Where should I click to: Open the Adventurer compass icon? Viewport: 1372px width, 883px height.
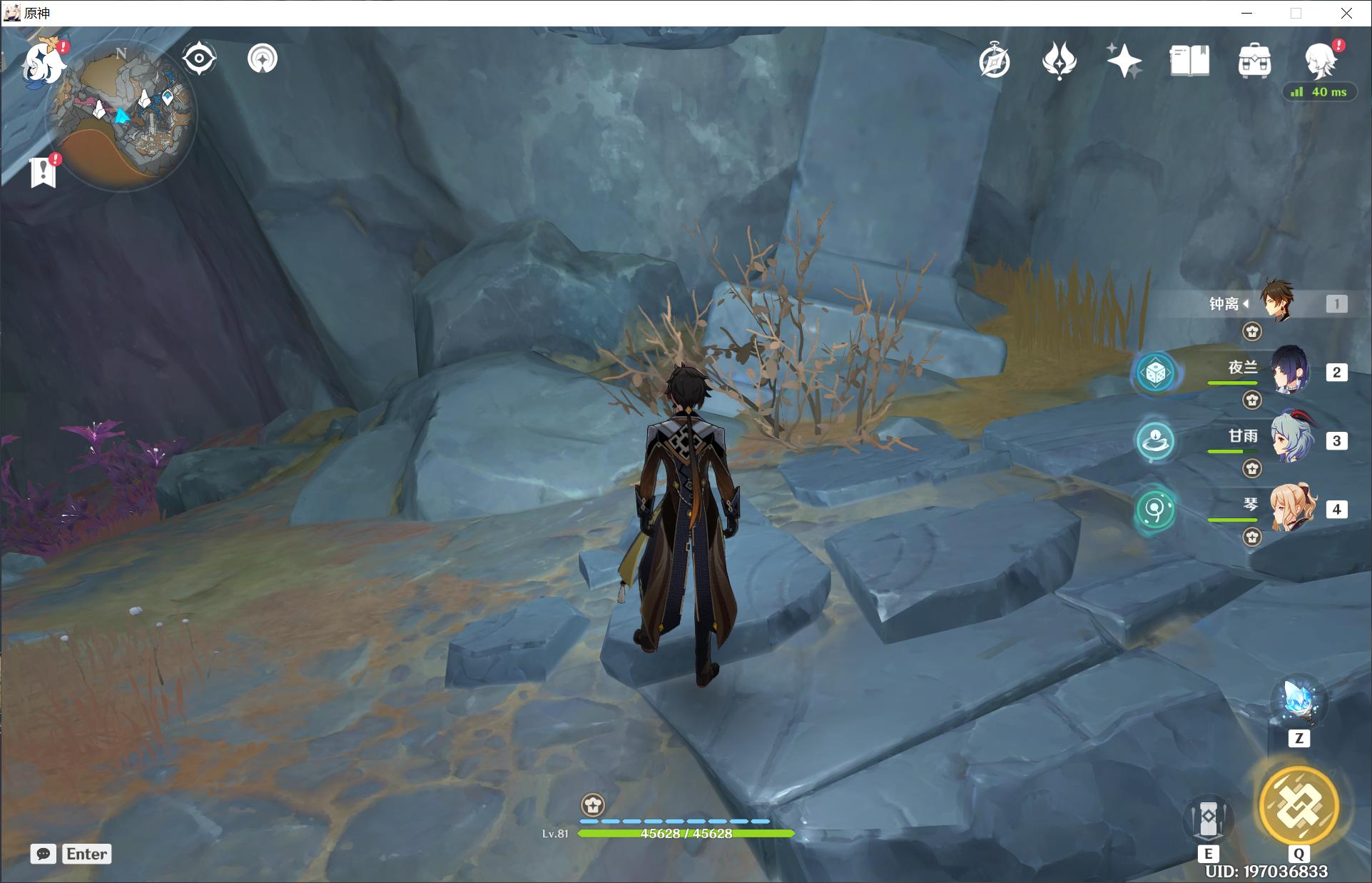[995, 61]
